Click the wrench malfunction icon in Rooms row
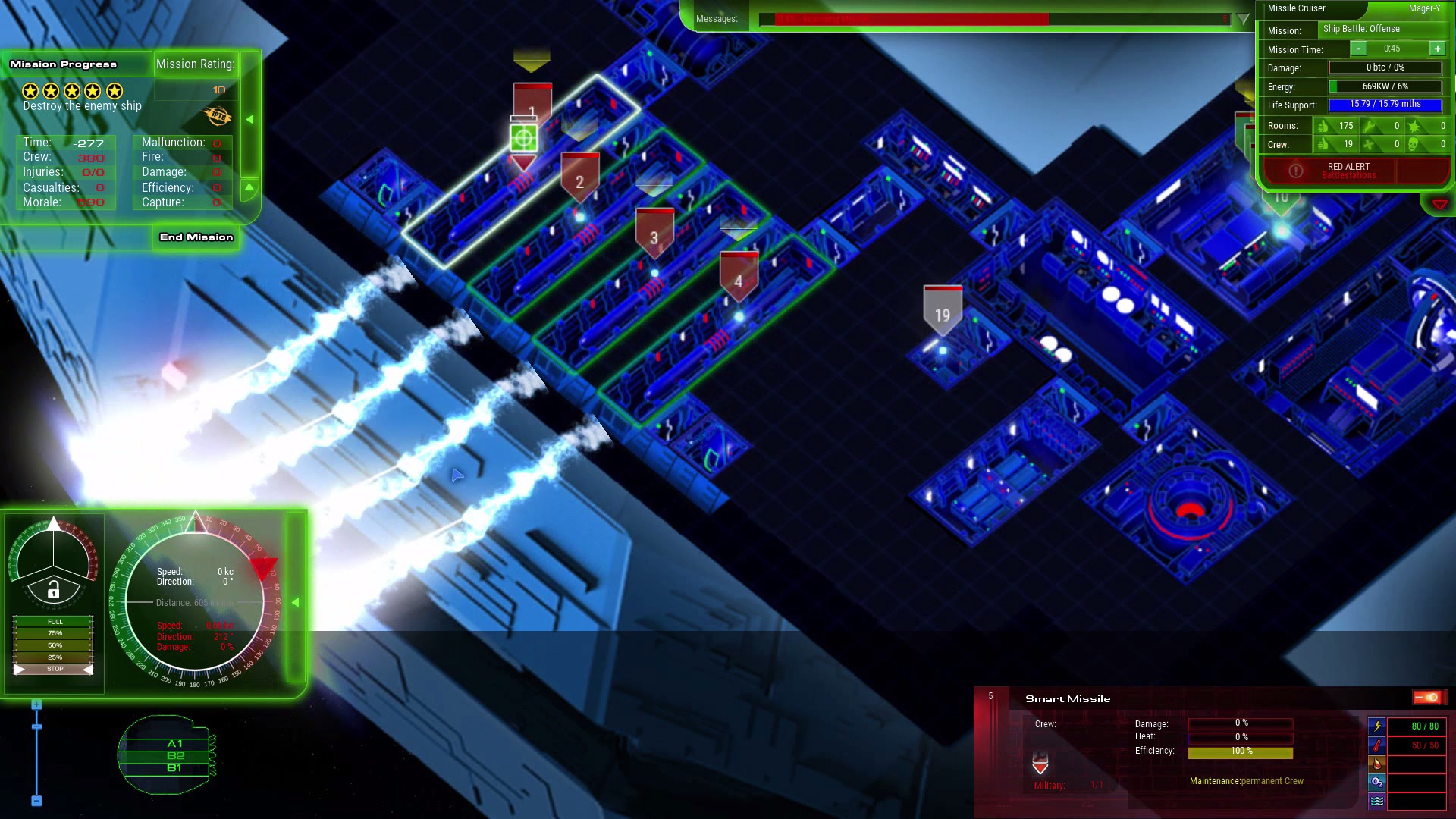Viewport: 1456px width, 819px height. point(1369,126)
